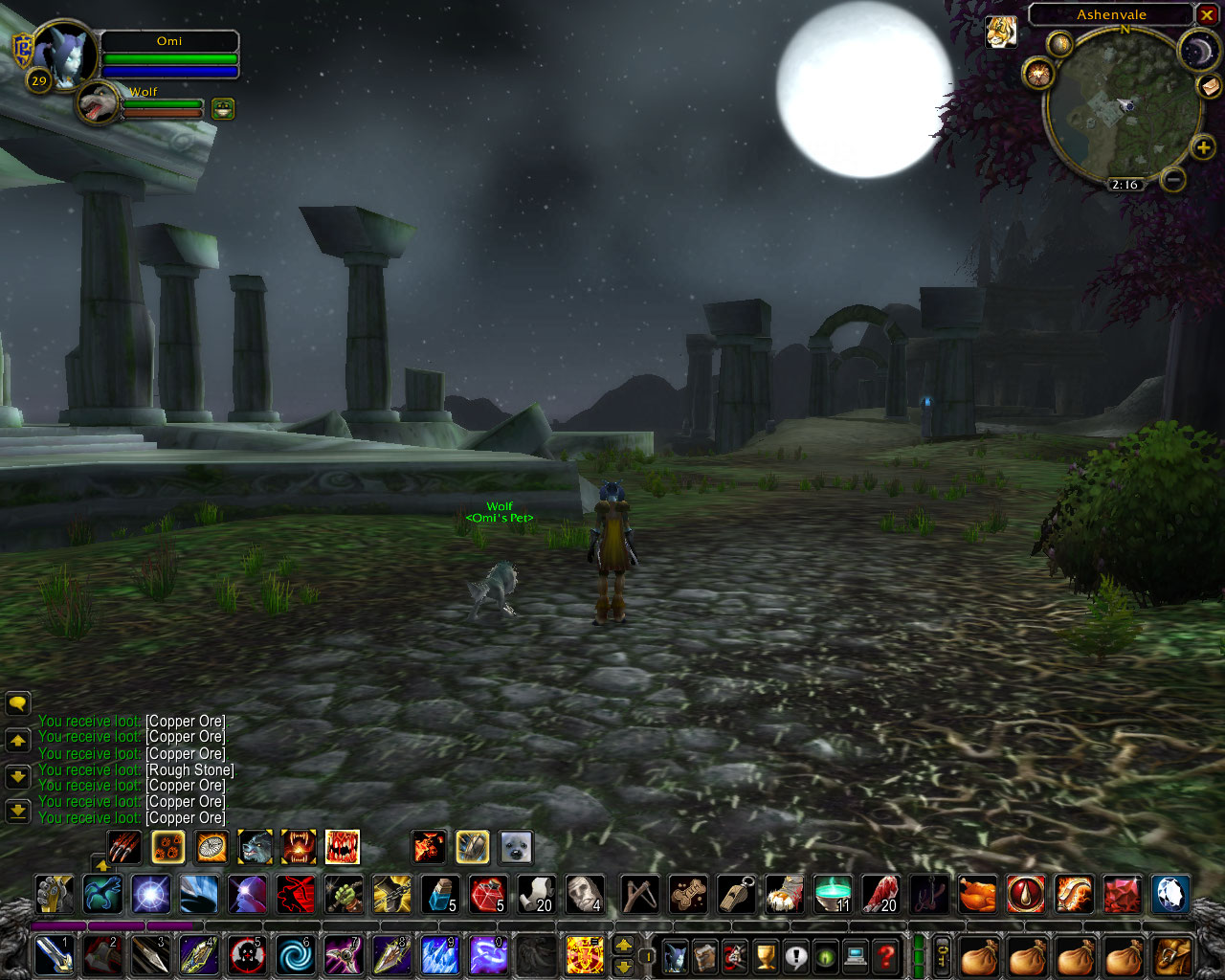Click the yellow page-down arrow on the action bar
Image resolution: width=1225 pixels, height=980 pixels.
coord(623,968)
